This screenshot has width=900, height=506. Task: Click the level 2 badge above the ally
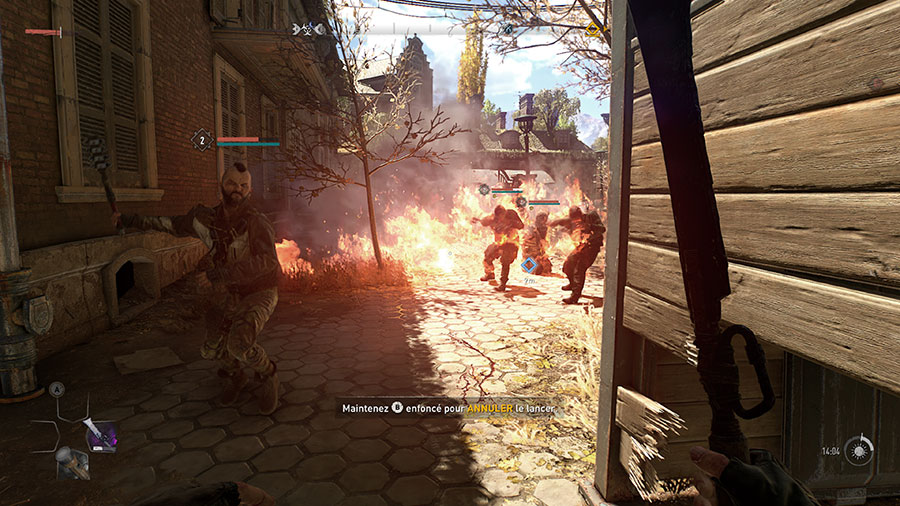click(x=202, y=141)
